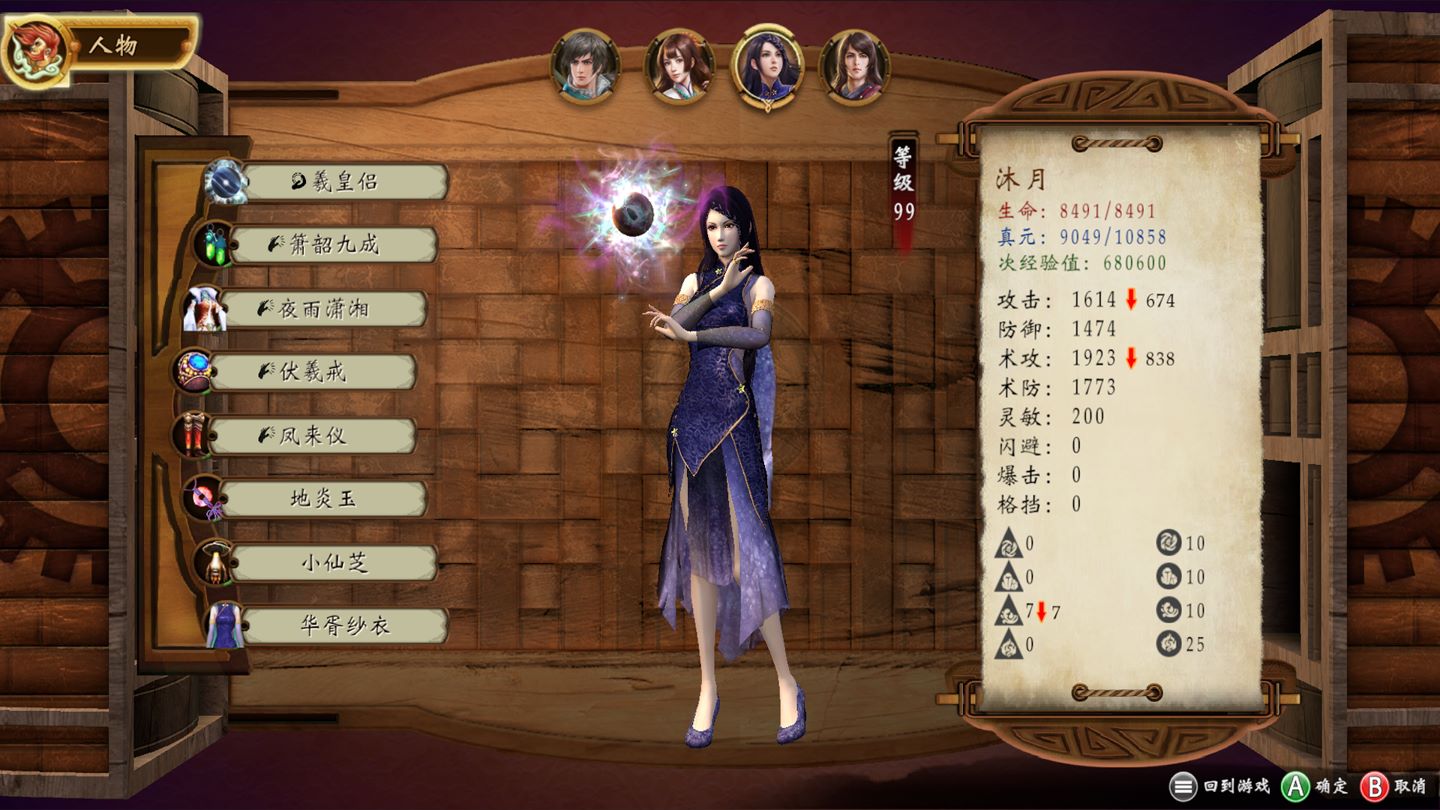Viewport: 1440px width, 810px height.
Task: Switch to the long-haired man portrait
Action: 855,65
